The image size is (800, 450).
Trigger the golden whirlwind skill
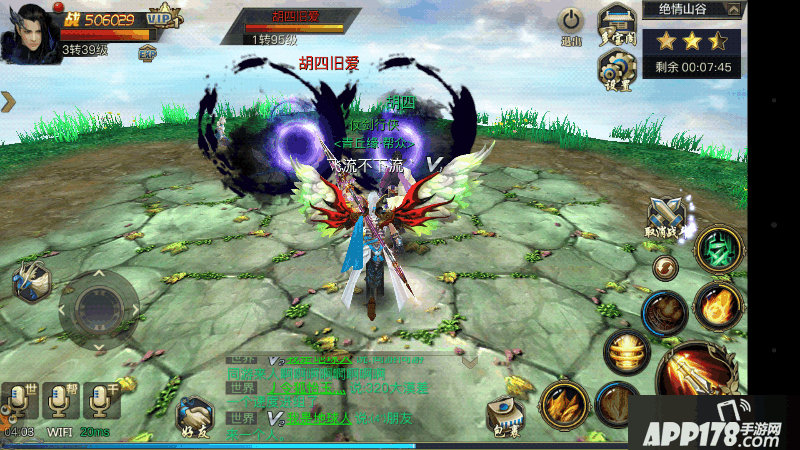626,351
